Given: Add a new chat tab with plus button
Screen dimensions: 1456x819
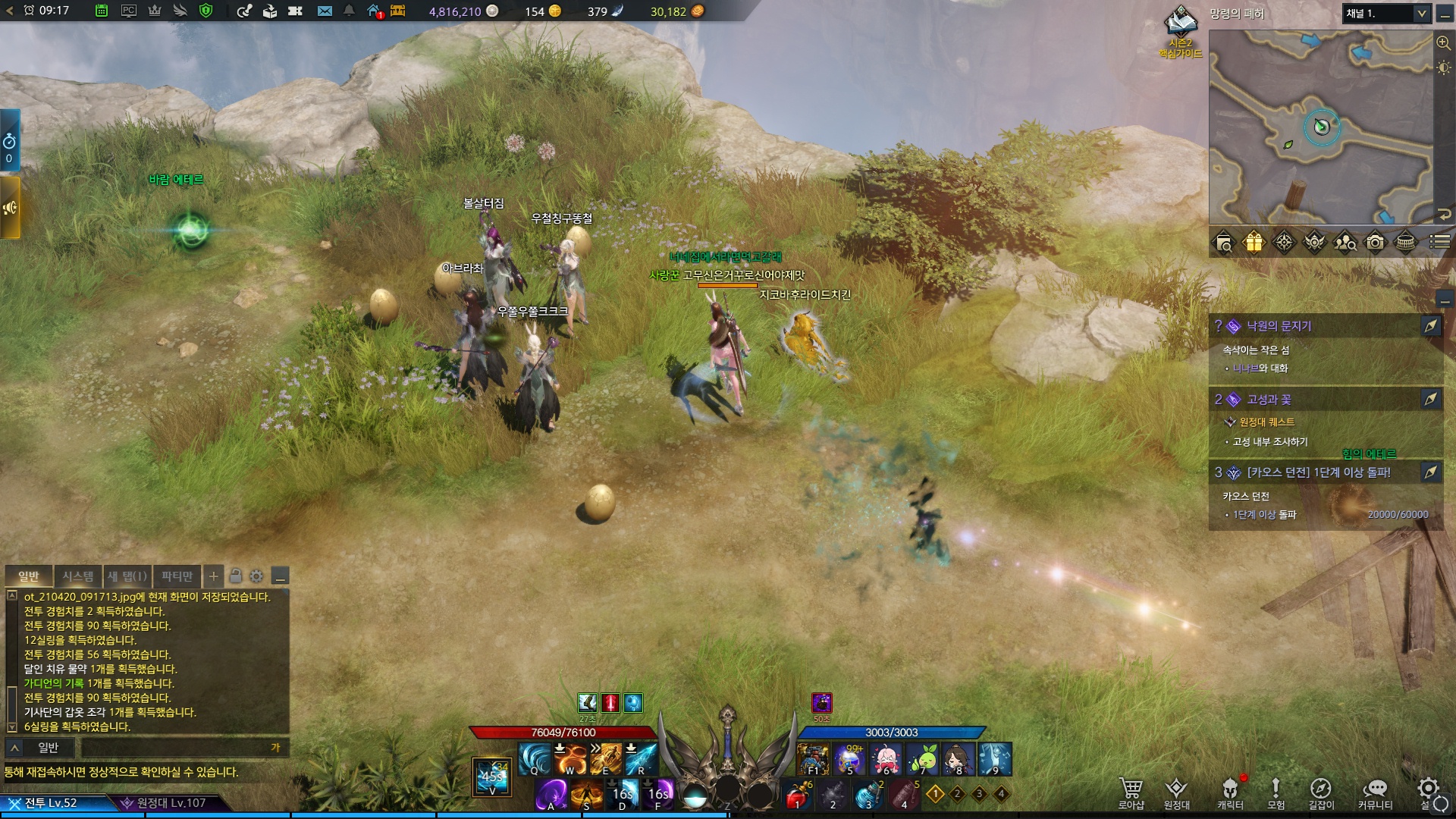Looking at the screenshot, I should coord(214,576).
